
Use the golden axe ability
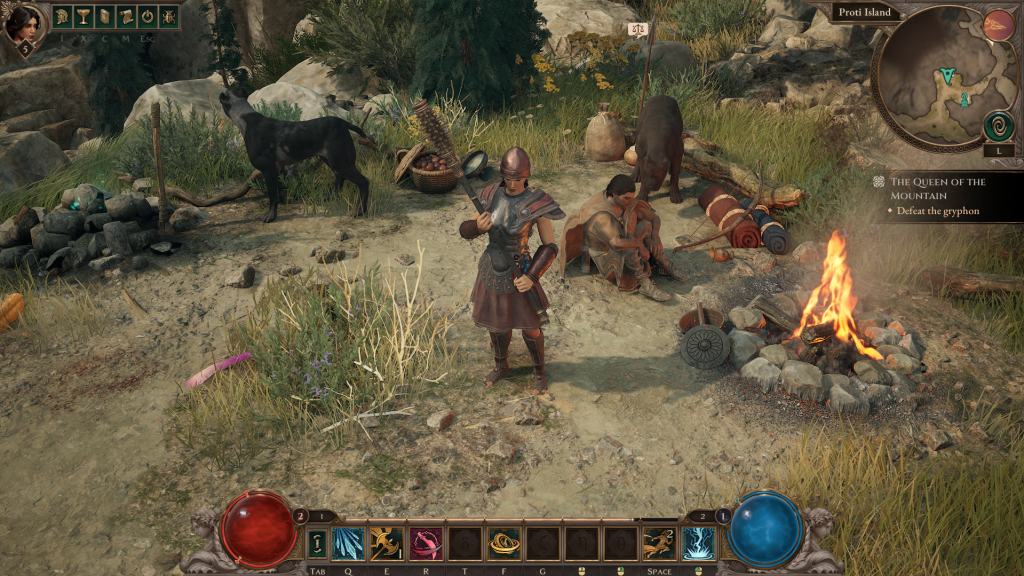(386, 543)
